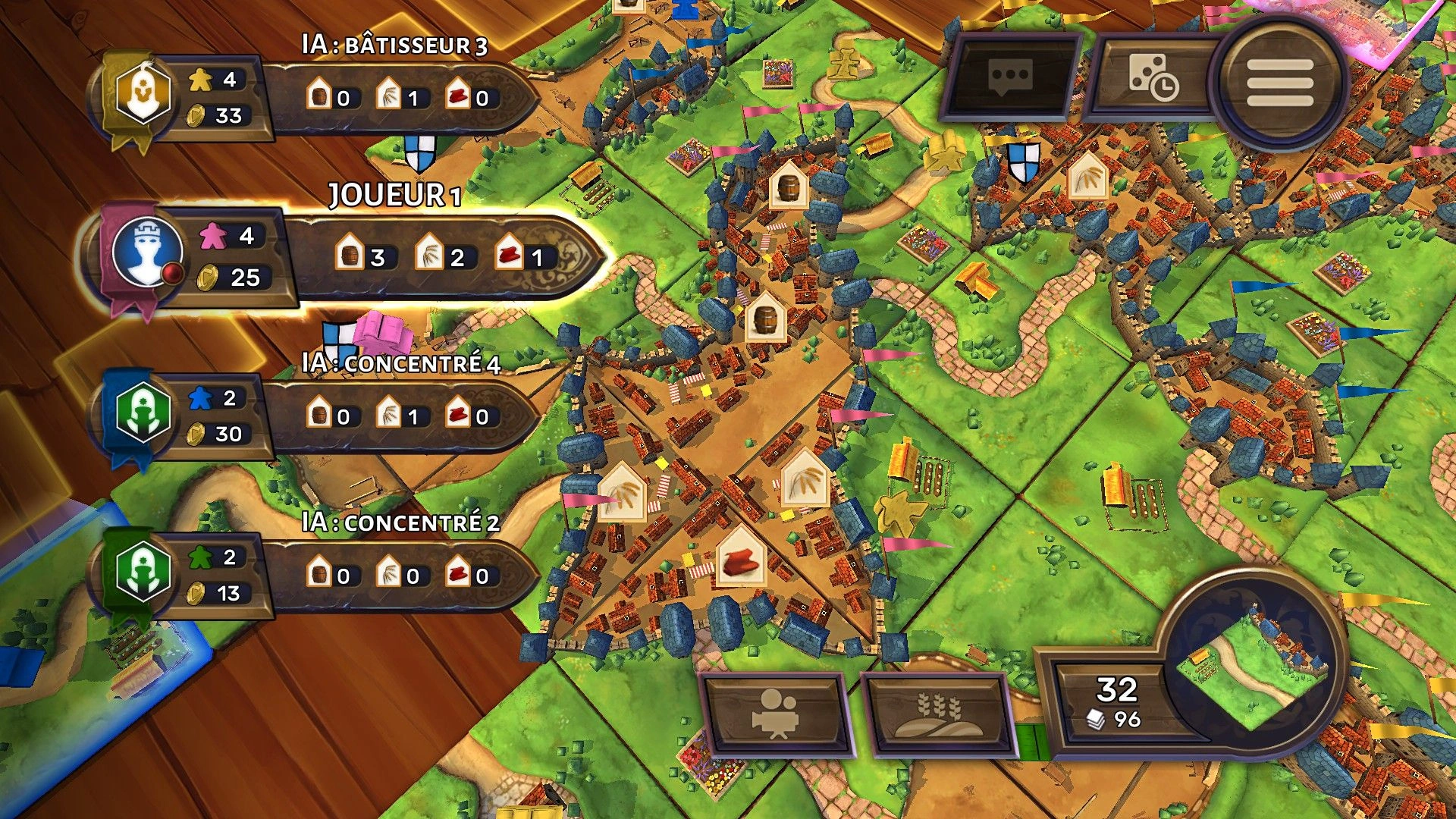Click the green Concentré 2 shield avatar
This screenshot has width=1456, height=819.
tap(142, 573)
